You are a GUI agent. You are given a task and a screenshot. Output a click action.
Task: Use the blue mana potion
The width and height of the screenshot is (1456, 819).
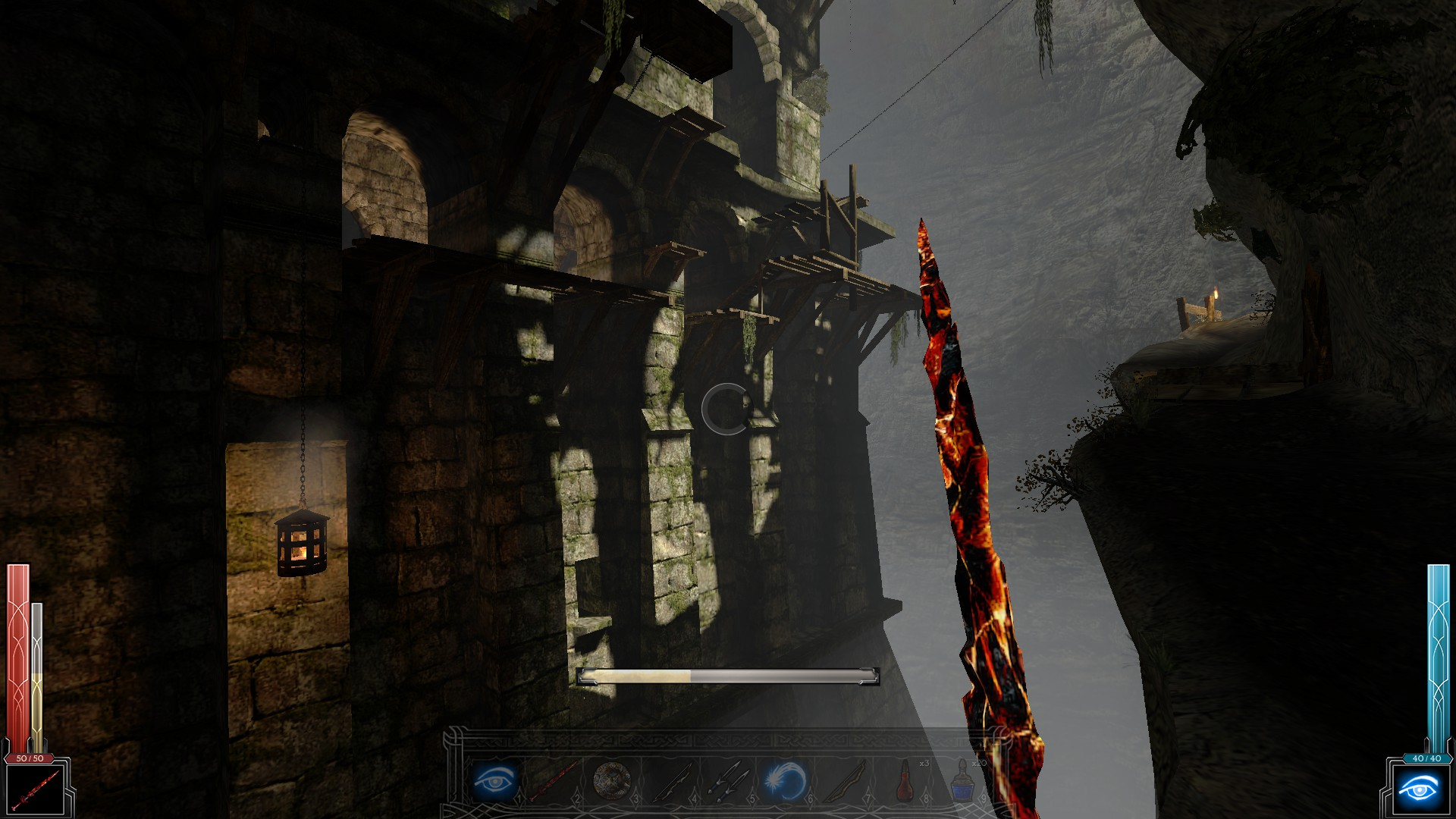click(962, 780)
